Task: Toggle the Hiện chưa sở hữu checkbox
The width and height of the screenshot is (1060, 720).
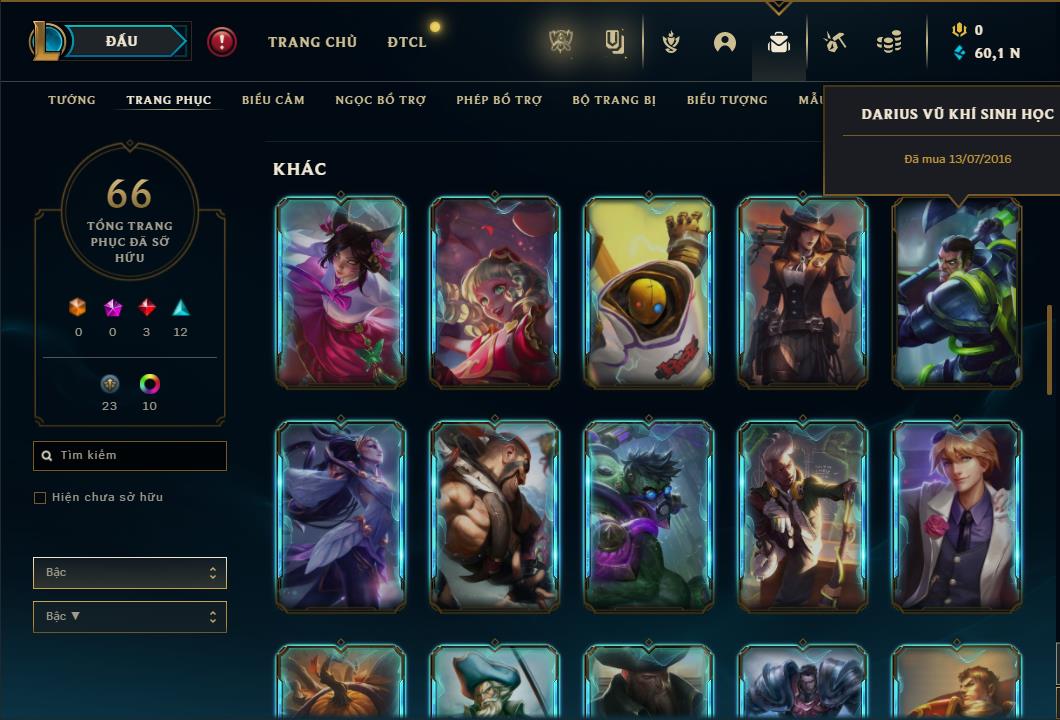Action: pos(40,498)
